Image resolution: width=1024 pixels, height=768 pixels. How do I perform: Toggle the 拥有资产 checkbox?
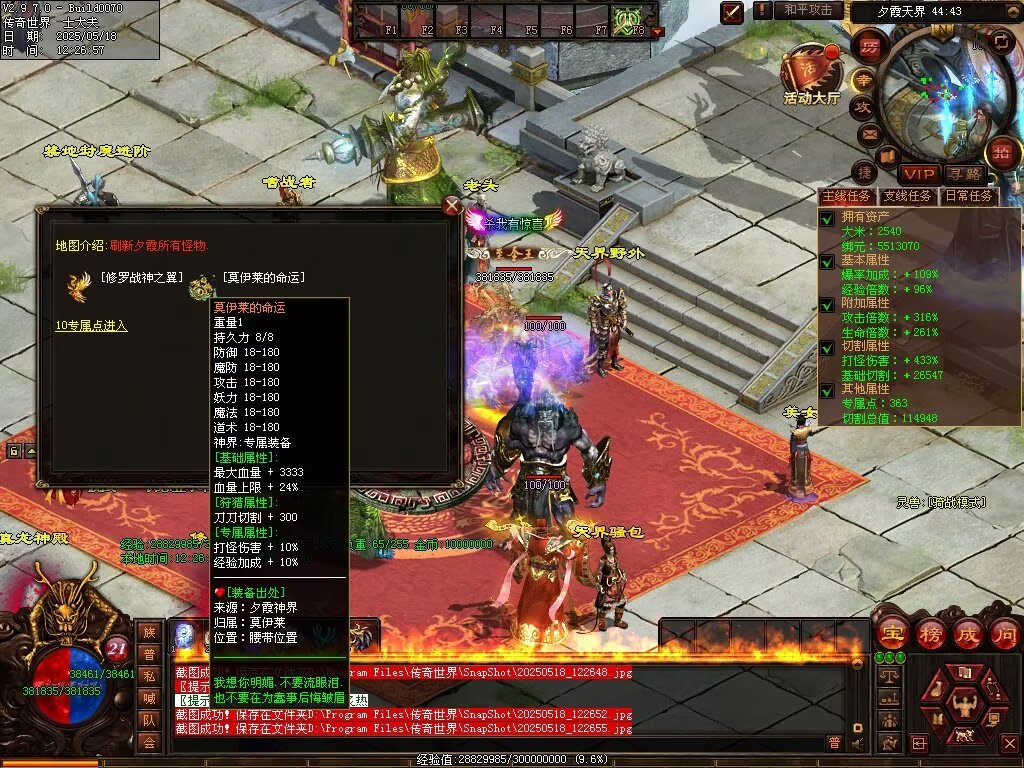click(827, 218)
